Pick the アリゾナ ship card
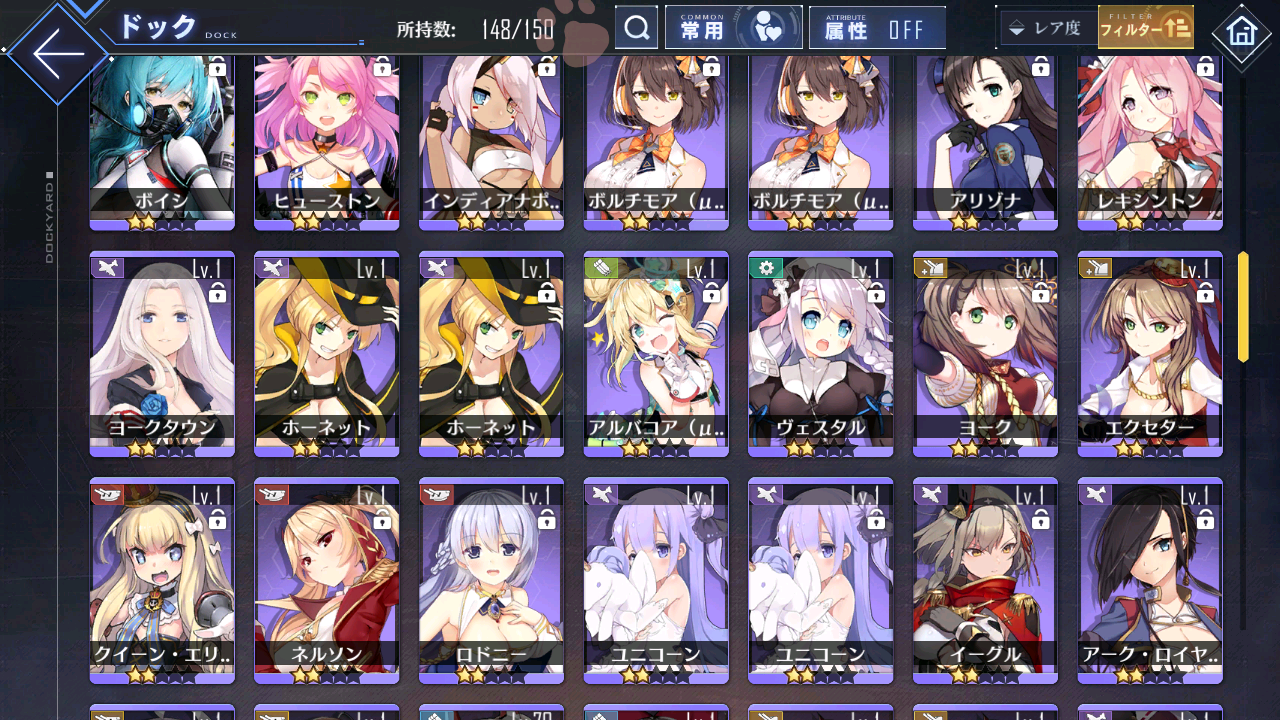Viewport: 1280px width, 720px height. [985, 140]
